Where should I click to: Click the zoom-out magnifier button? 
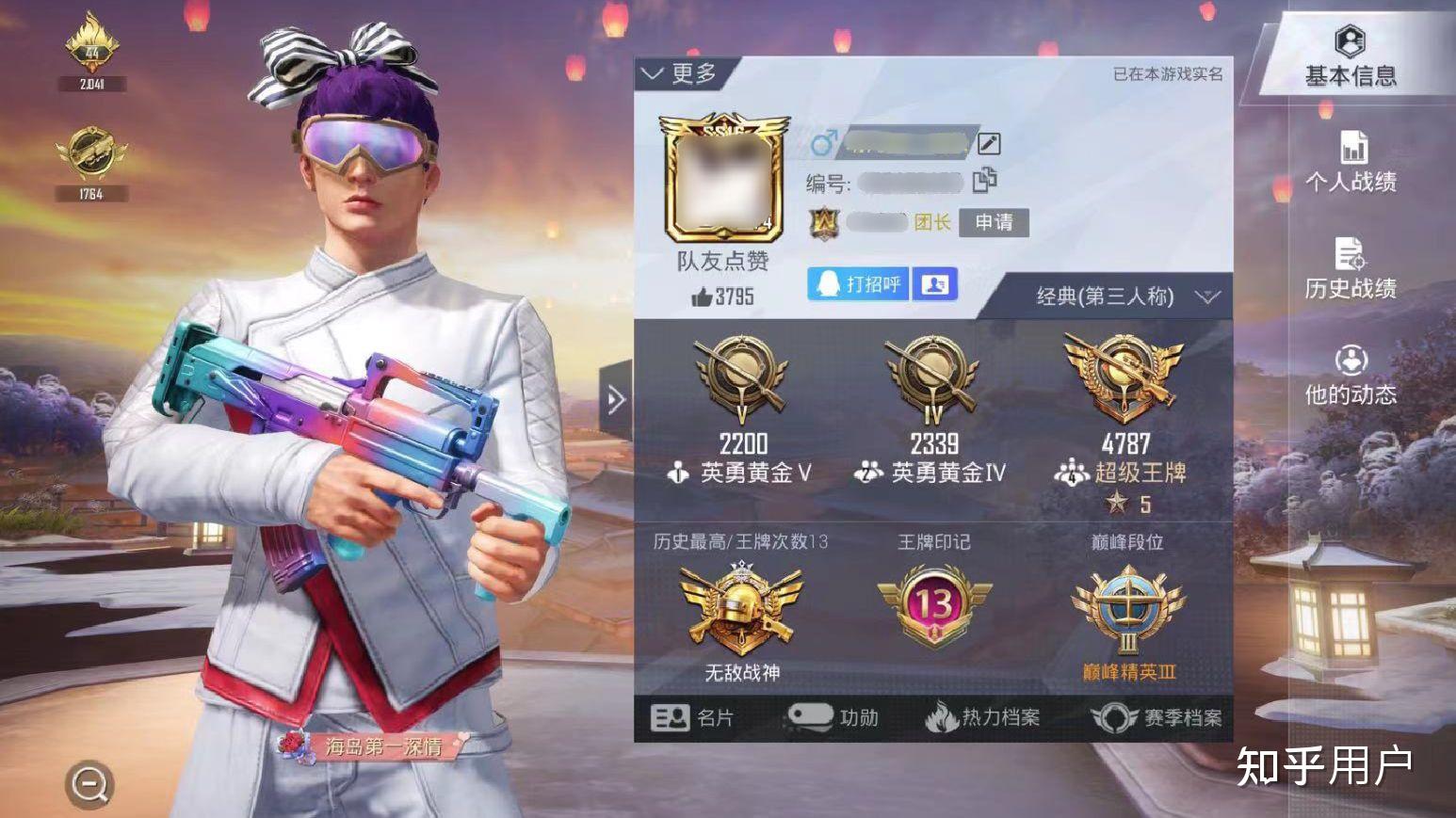89,784
